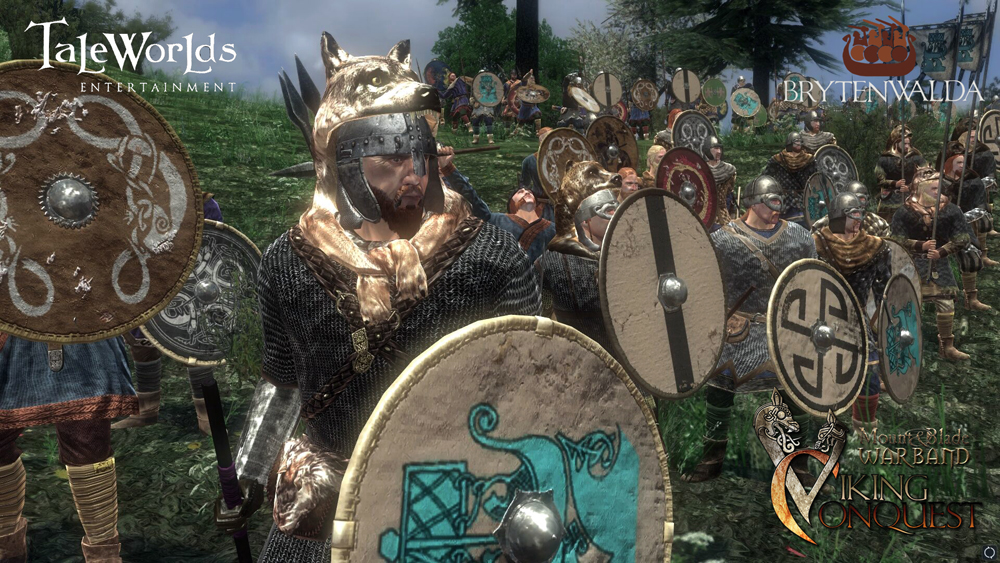Click the small circular arrows overlay icon
Screen dimensions: 1000x563
coord(988,551)
